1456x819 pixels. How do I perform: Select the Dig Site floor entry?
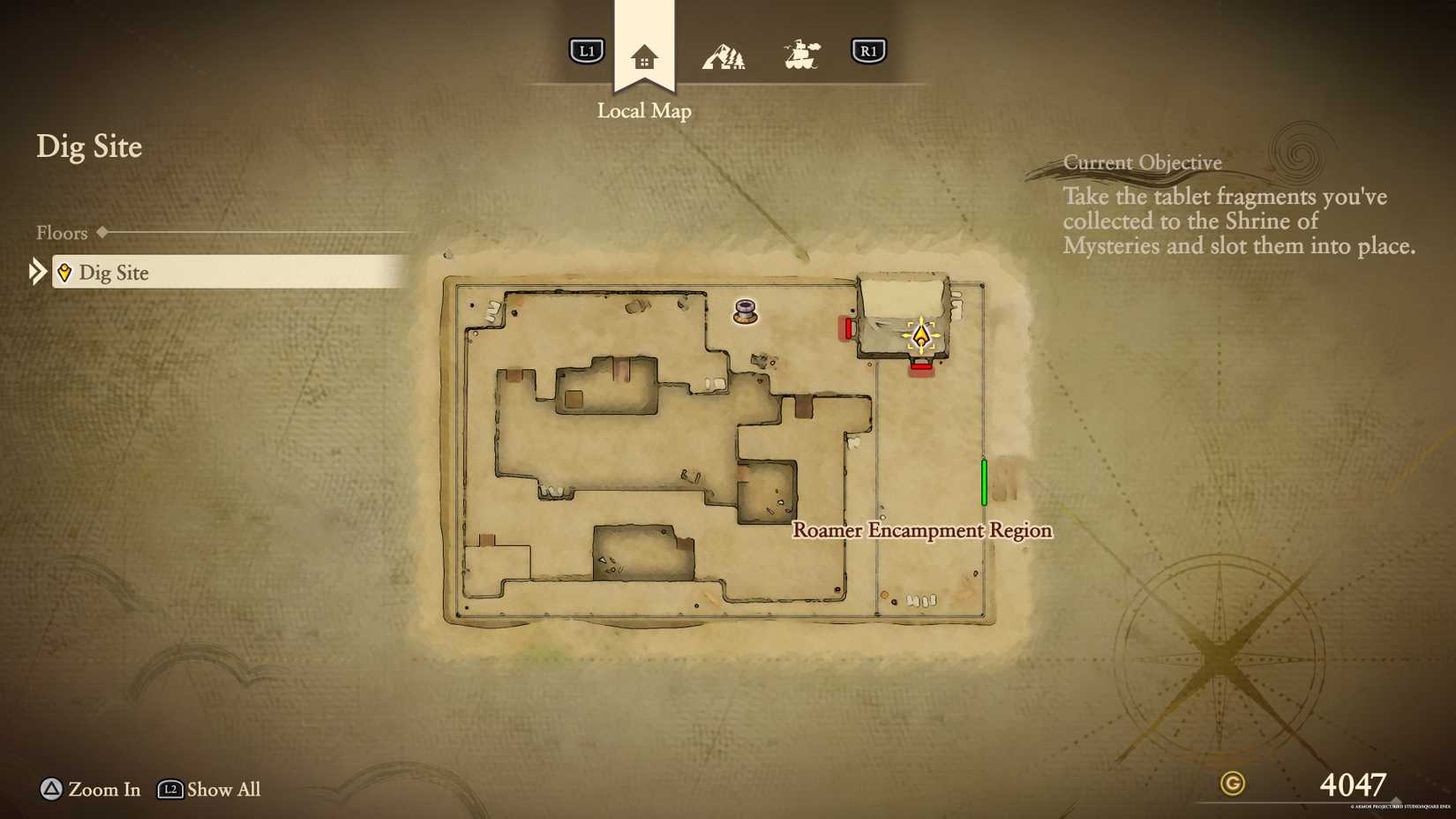[113, 273]
